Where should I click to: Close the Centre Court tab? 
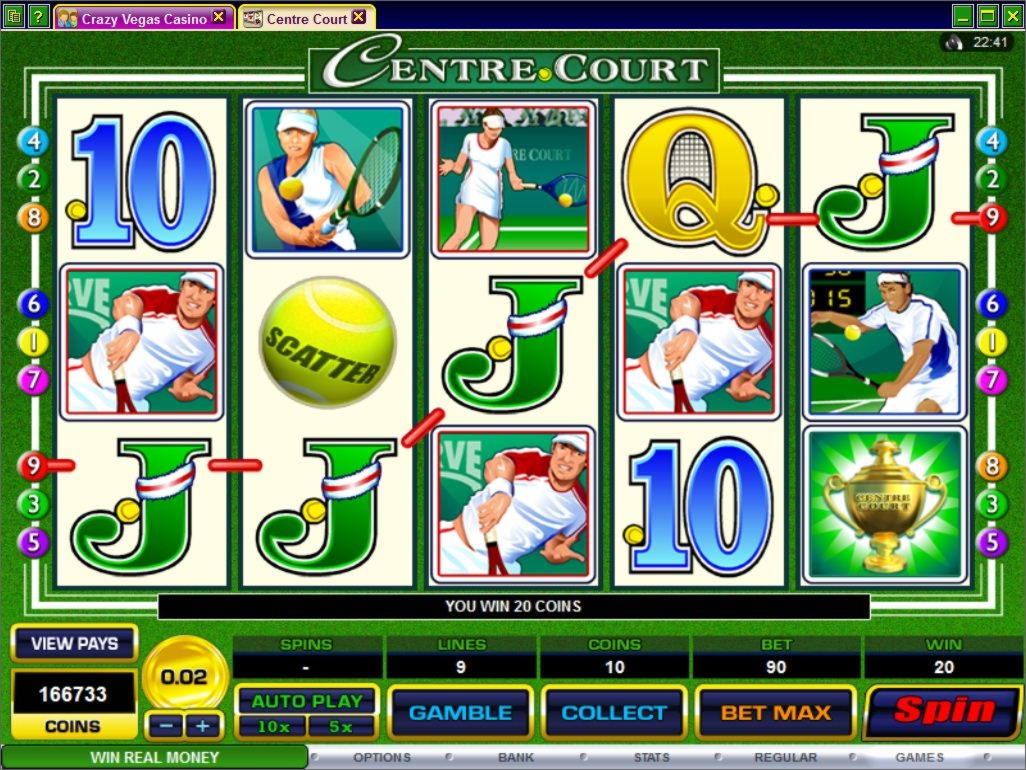359,17
